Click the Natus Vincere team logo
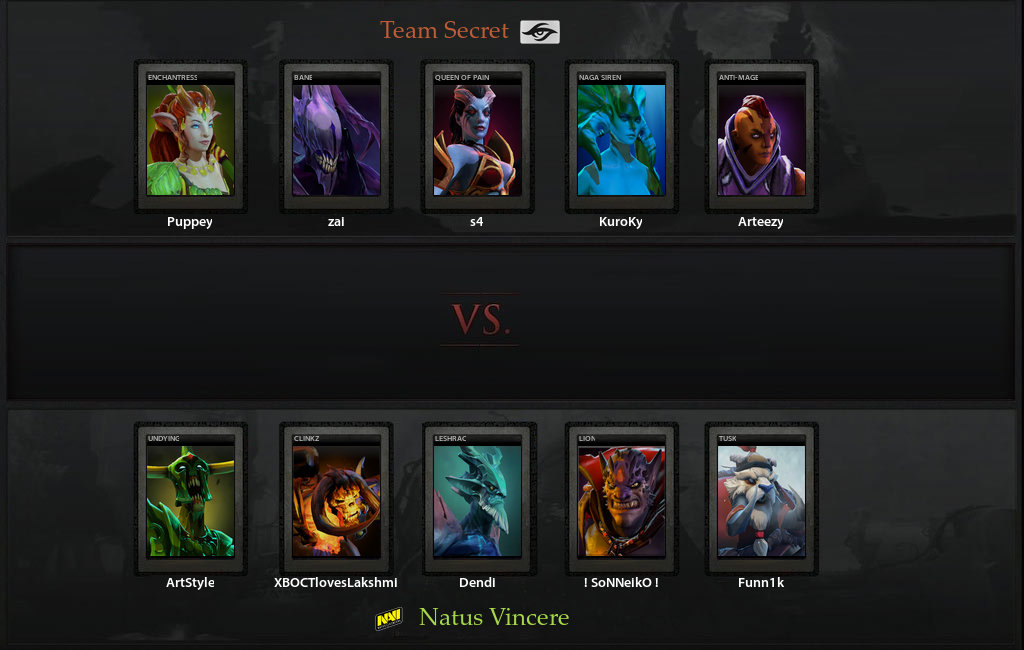Image resolution: width=1024 pixels, height=650 pixels. (389, 619)
